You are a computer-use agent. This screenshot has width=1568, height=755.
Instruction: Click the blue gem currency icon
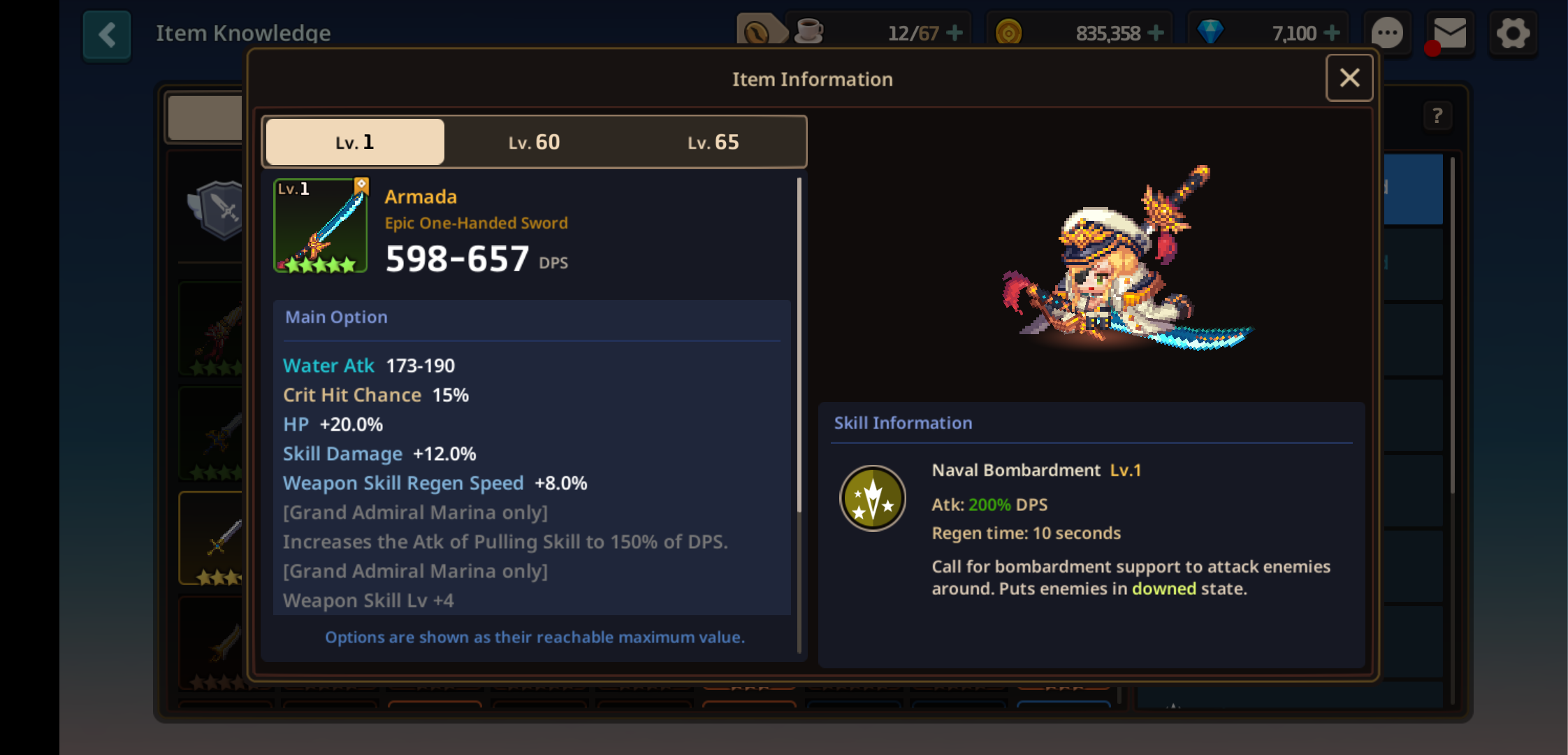click(1211, 31)
